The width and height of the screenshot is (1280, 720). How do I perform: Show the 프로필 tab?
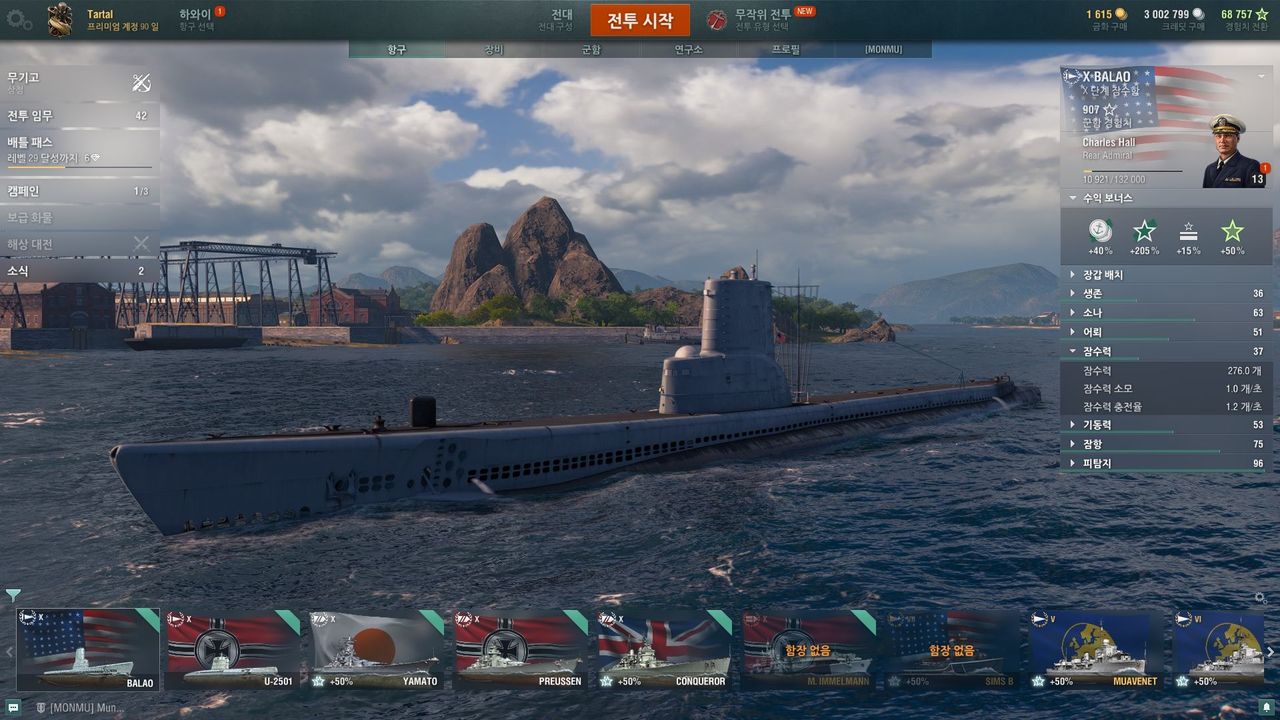(786, 49)
